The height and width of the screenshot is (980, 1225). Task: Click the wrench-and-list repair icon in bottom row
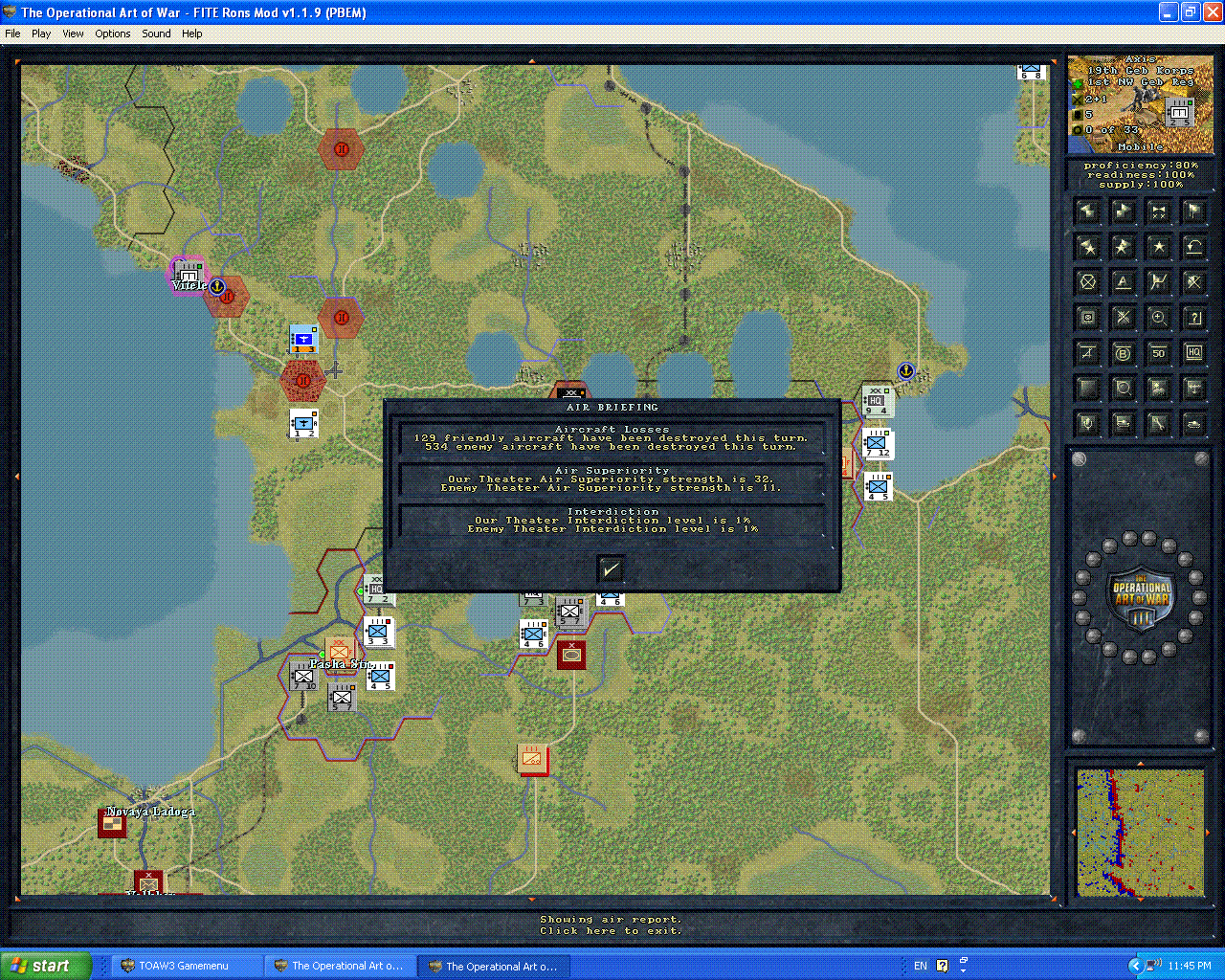point(1158,424)
